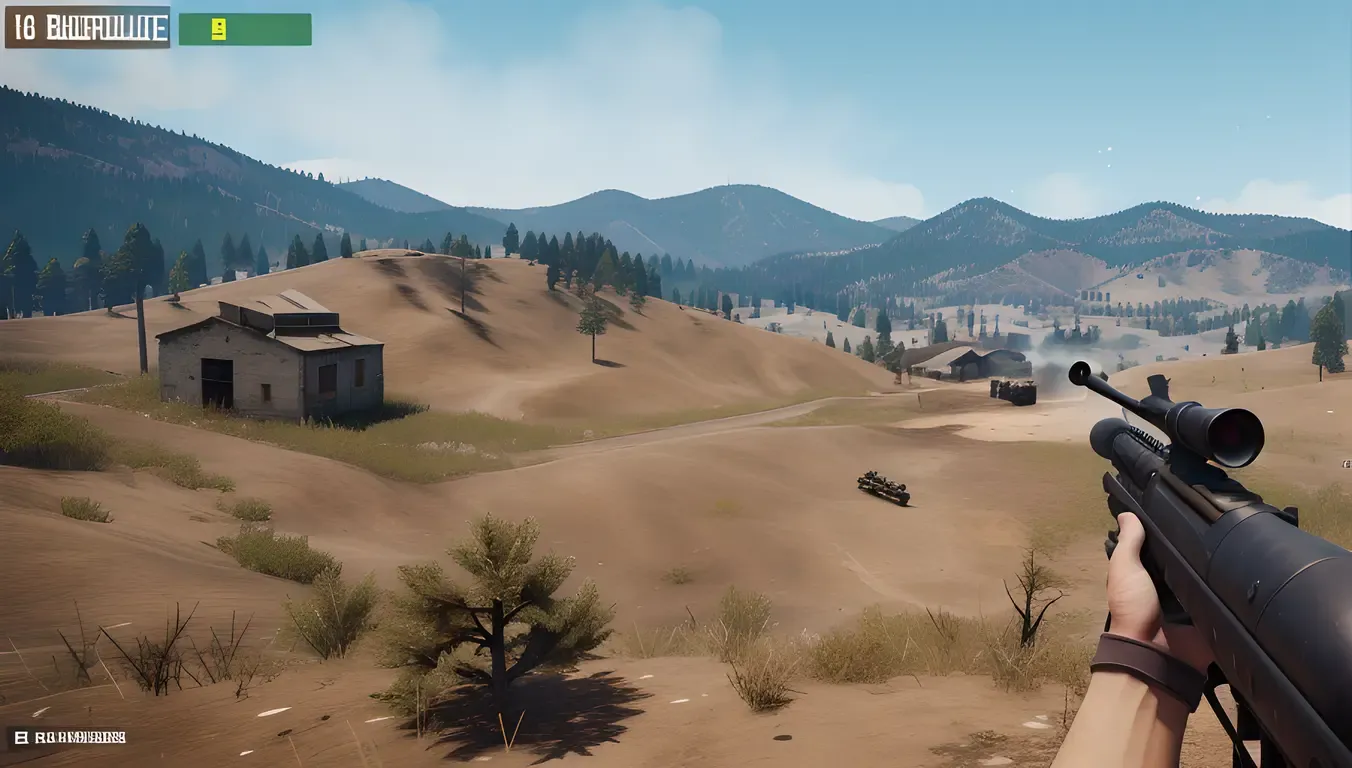Select the brown label panel beside the green bar

pyautogui.click(x=87, y=28)
